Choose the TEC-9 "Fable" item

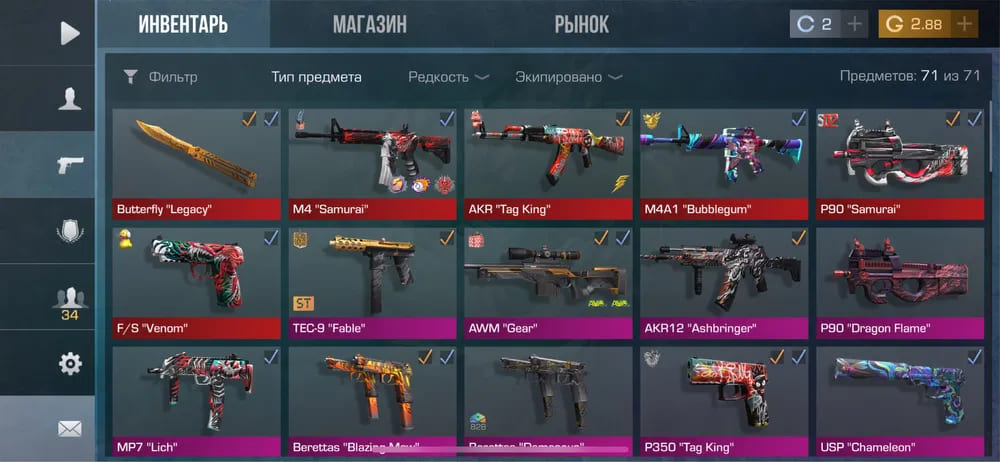point(372,283)
